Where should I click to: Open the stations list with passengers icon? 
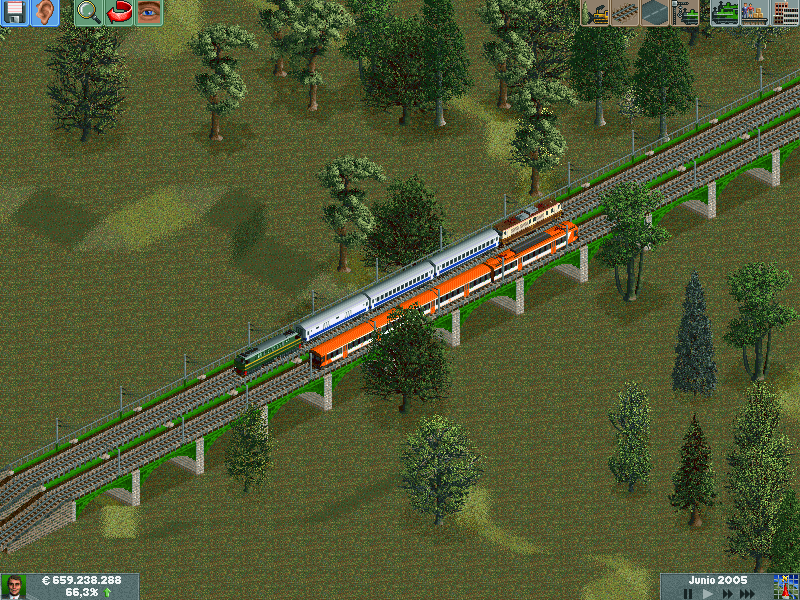coord(756,13)
